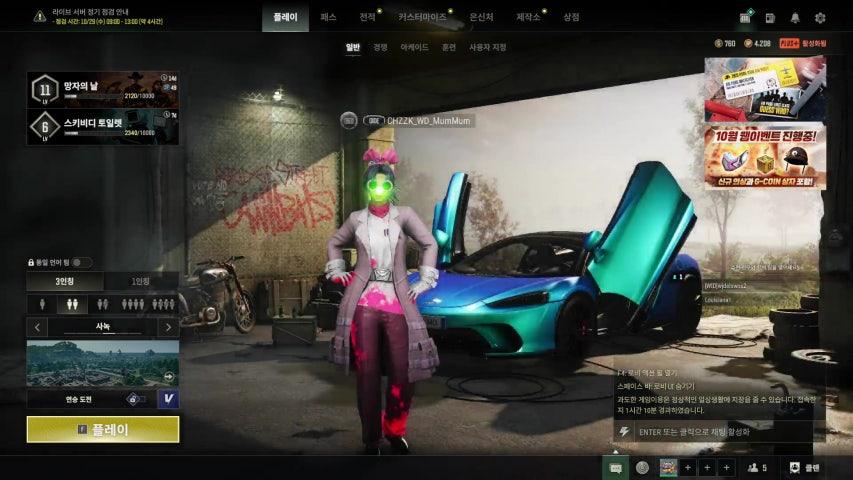Screen dimensions: 853x480
Task: Select the 경쟁 (Ranked) game mode
Action: (x=380, y=47)
